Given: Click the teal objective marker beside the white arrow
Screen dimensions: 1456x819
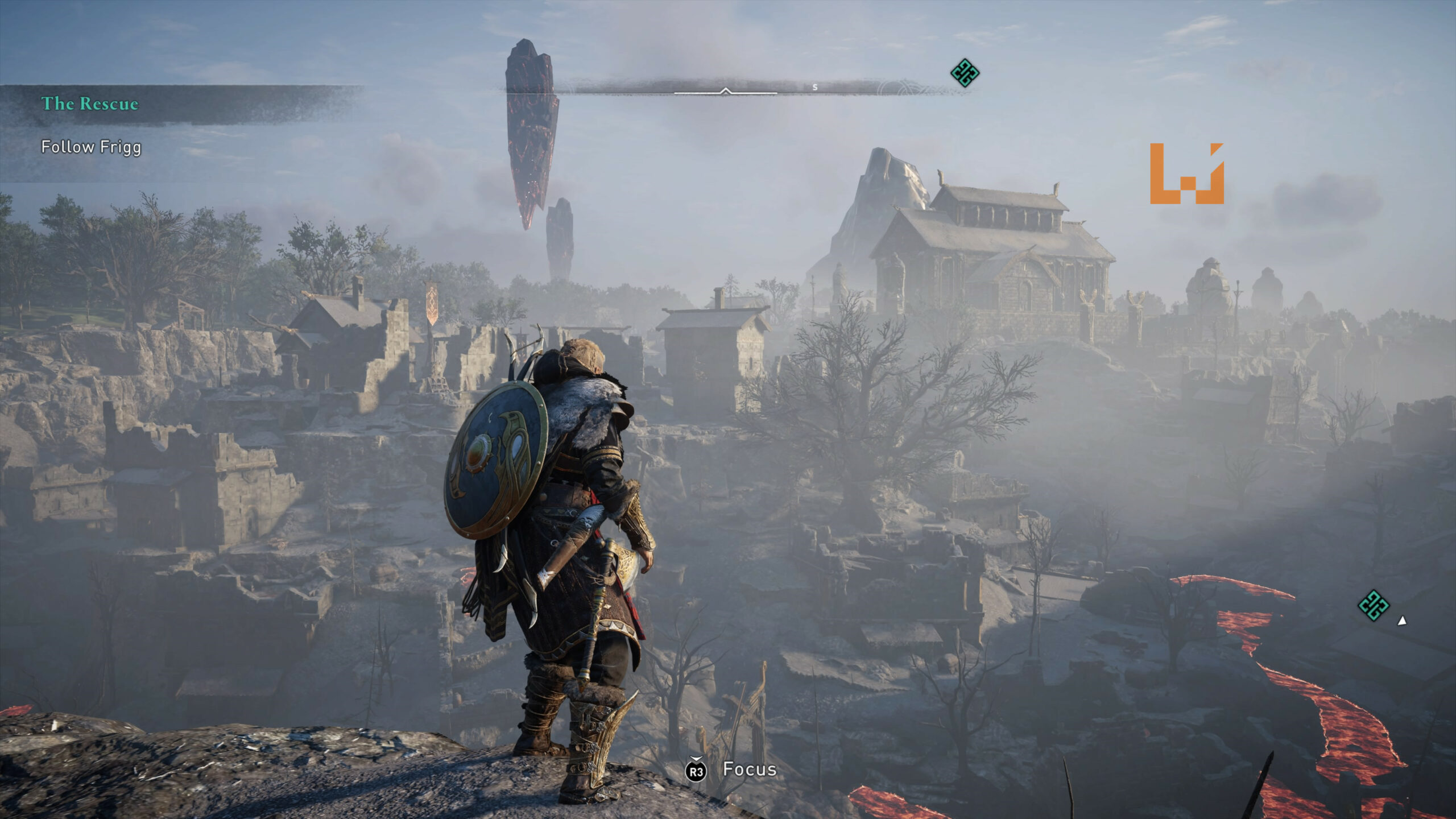Looking at the screenshot, I should point(1374,605).
